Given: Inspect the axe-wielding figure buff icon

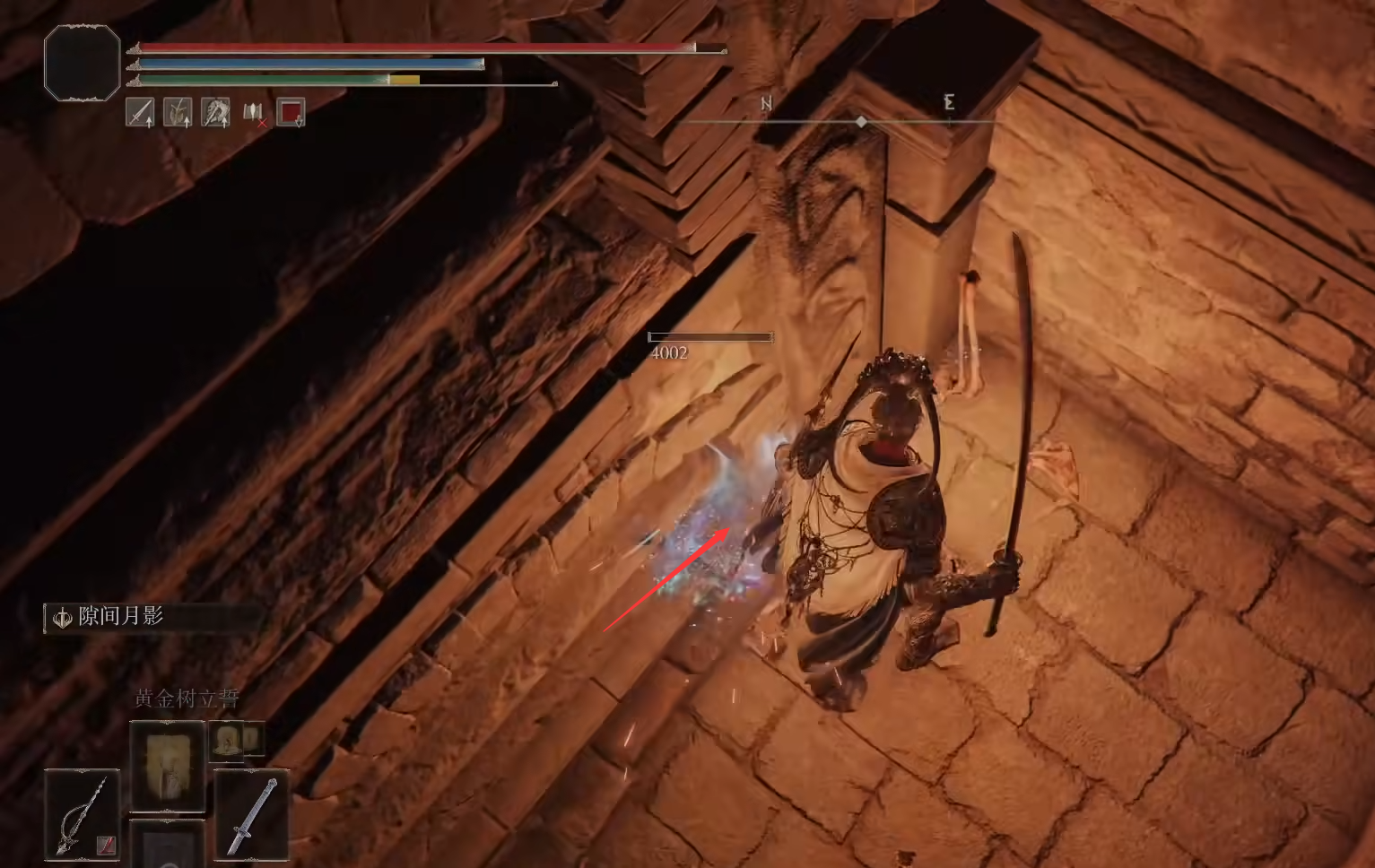Looking at the screenshot, I should click(215, 112).
